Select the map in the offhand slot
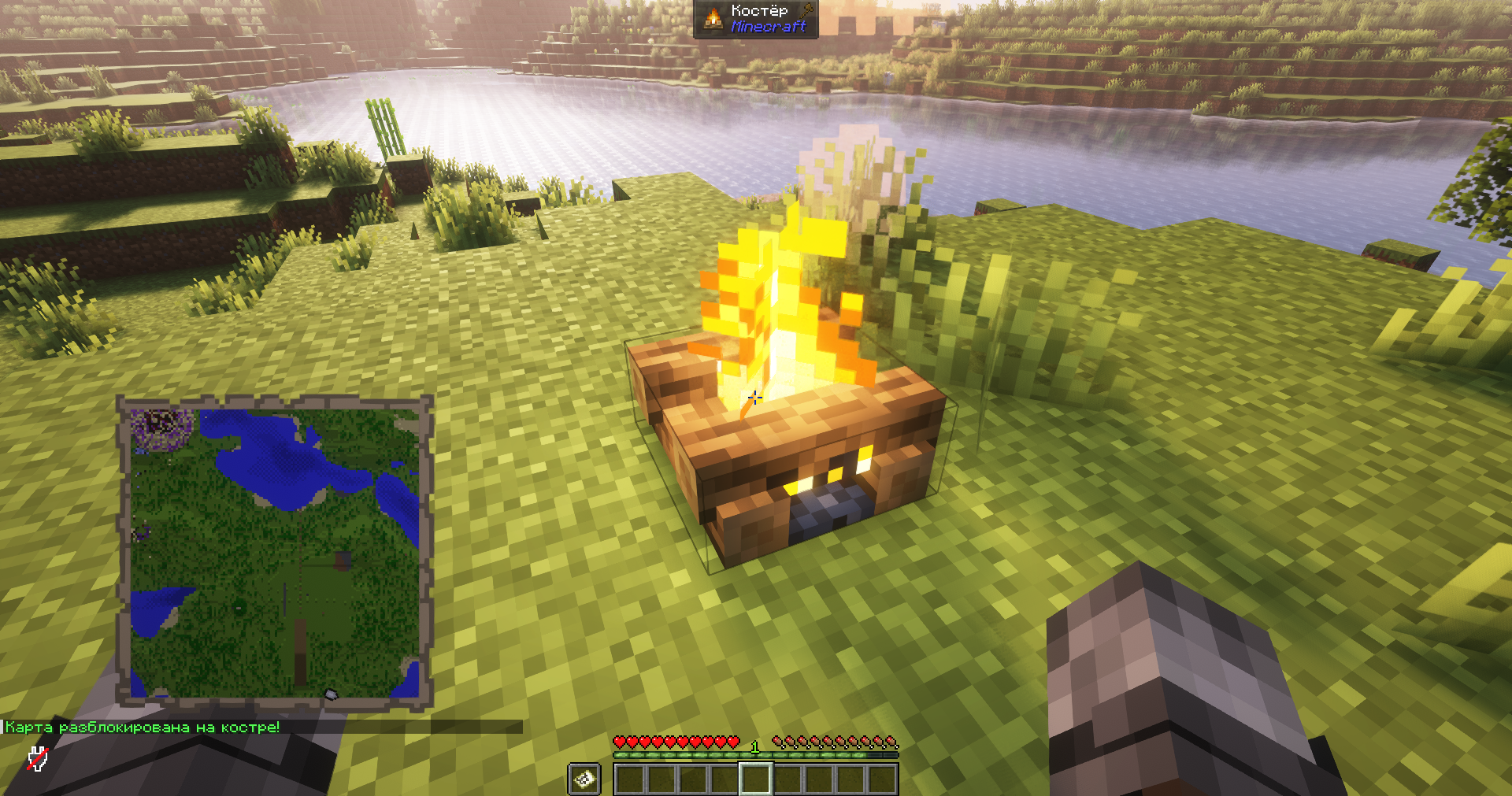The height and width of the screenshot is (796, 1512). coord(584,779)
